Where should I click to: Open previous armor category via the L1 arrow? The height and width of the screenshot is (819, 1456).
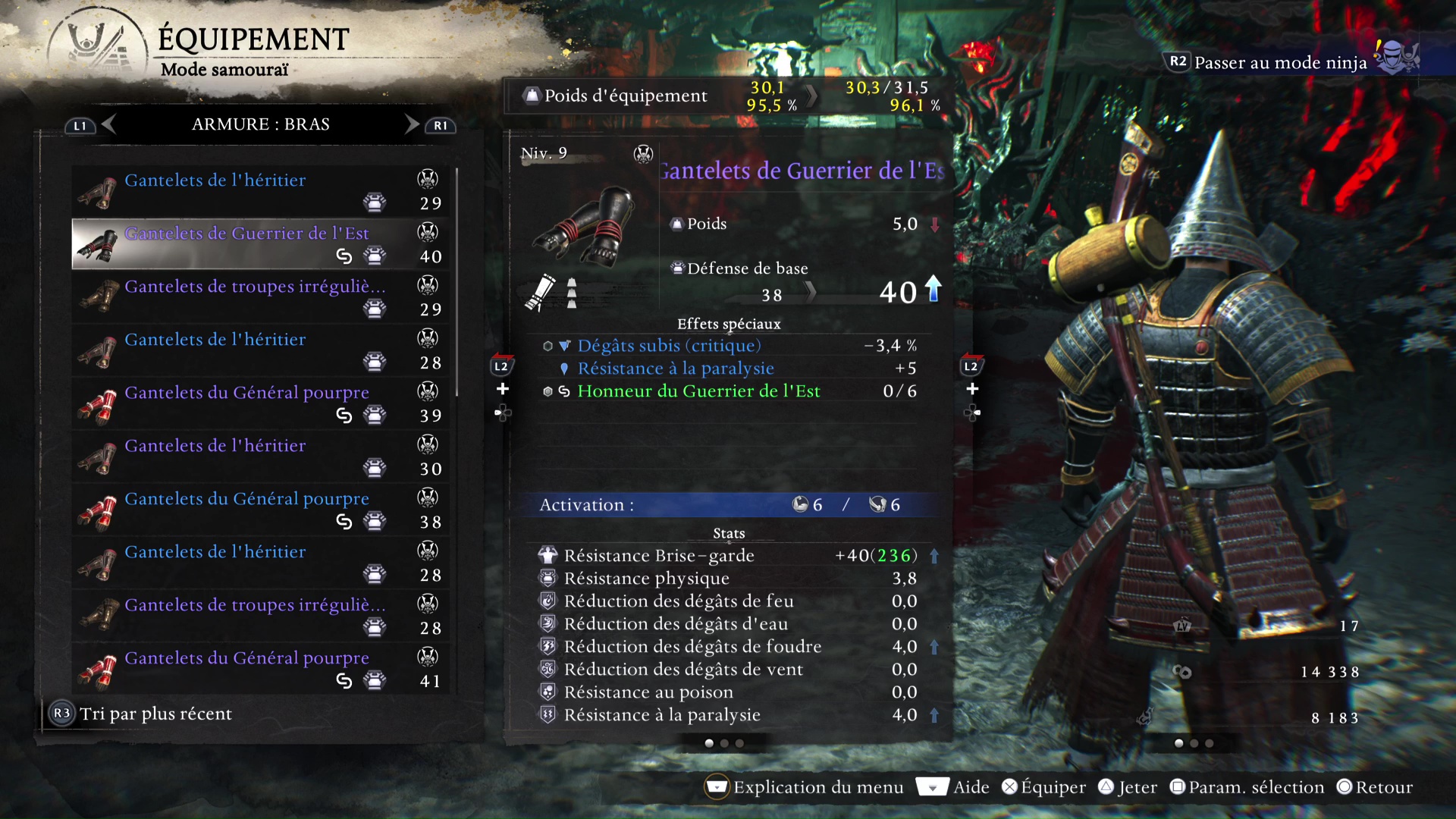[109, 124]
